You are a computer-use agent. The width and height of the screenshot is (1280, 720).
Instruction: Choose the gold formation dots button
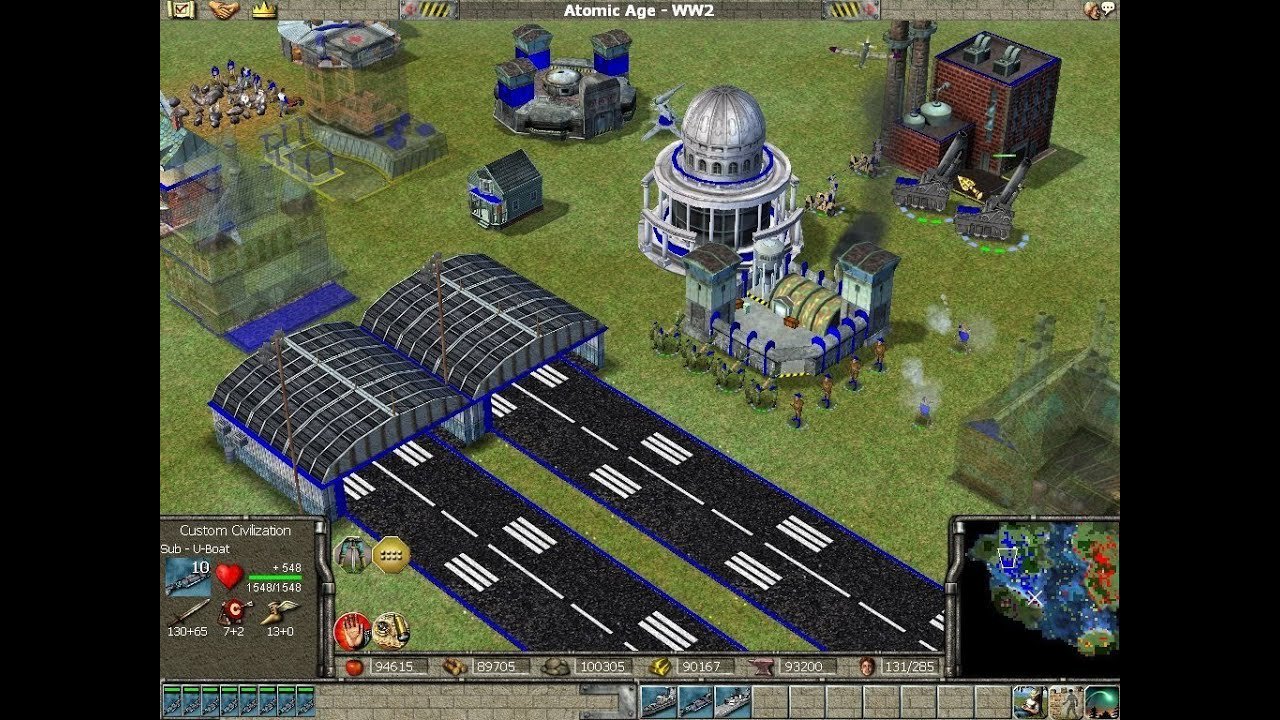391,553
